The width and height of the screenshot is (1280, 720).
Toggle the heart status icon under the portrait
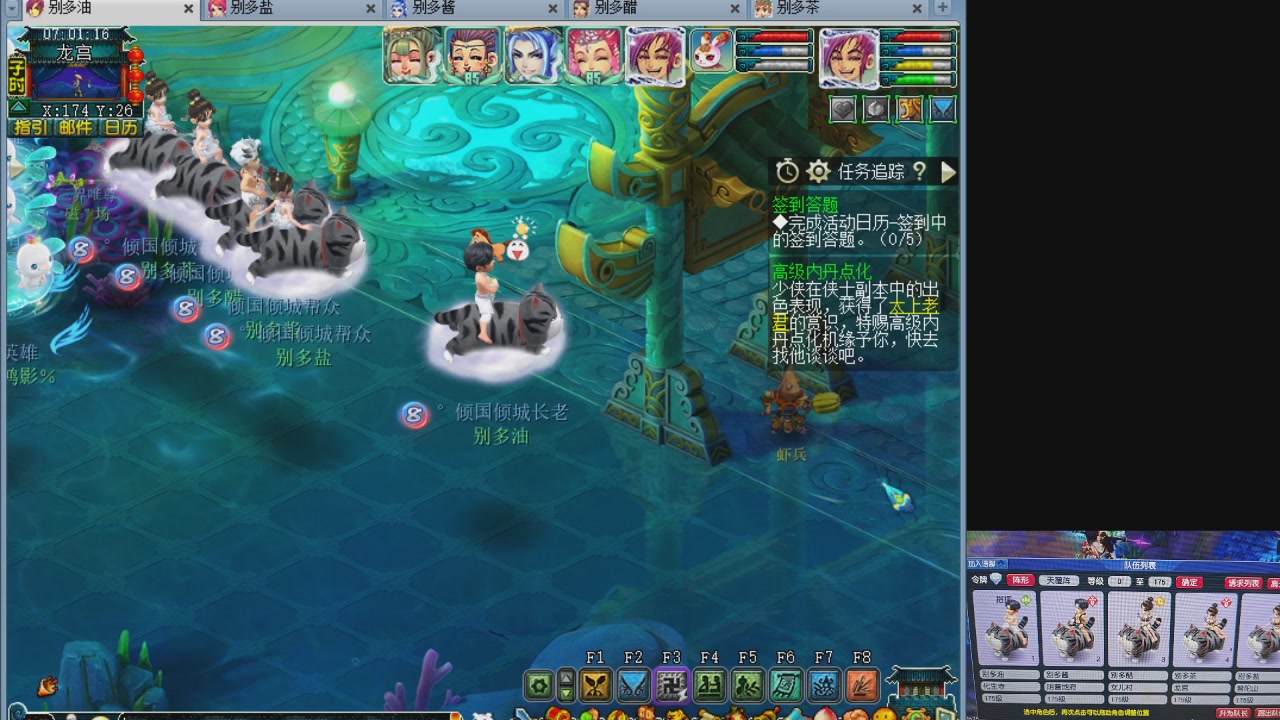point(843,109)
